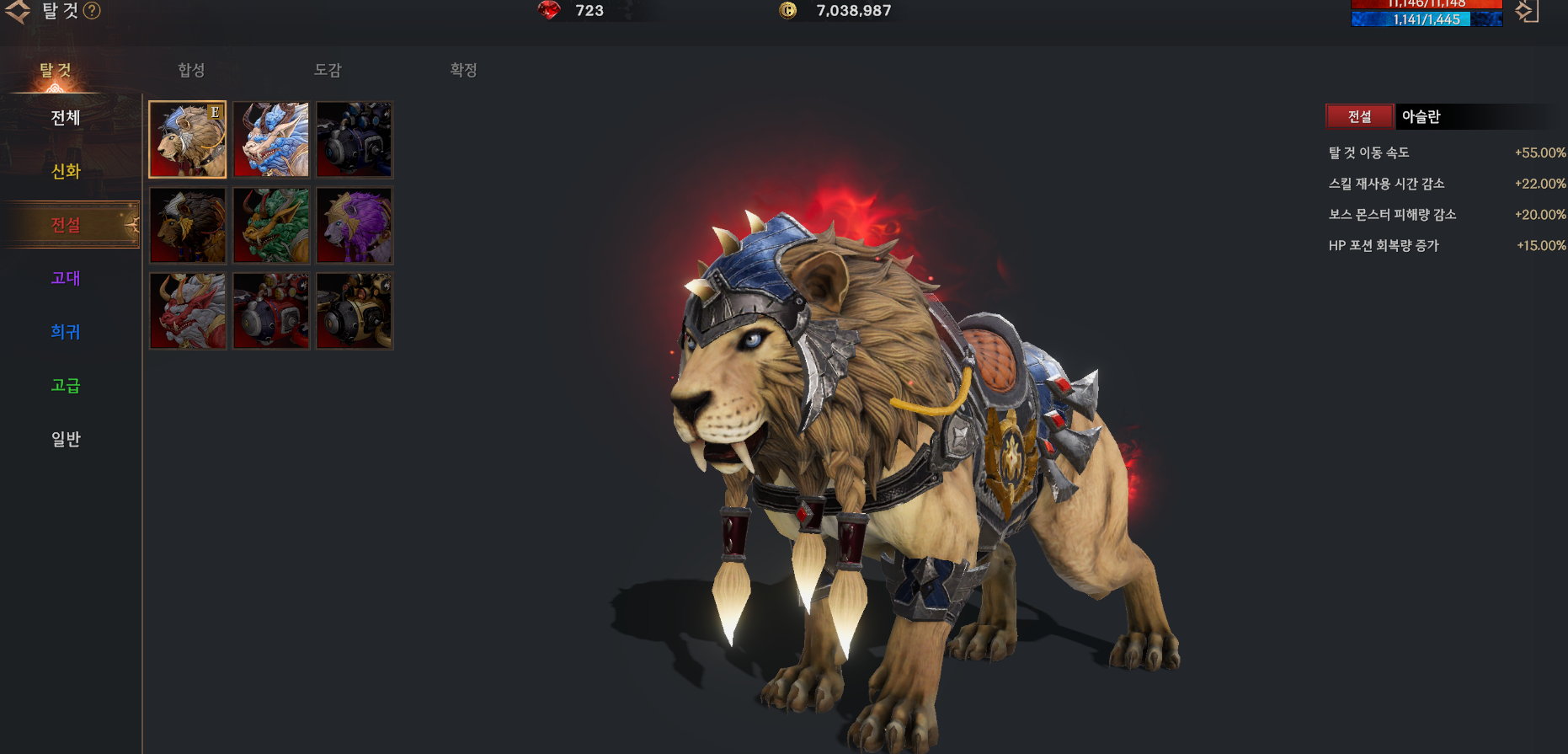Choose the purple-maned lion mount
Screen dimensions: 1568x754
355,226
